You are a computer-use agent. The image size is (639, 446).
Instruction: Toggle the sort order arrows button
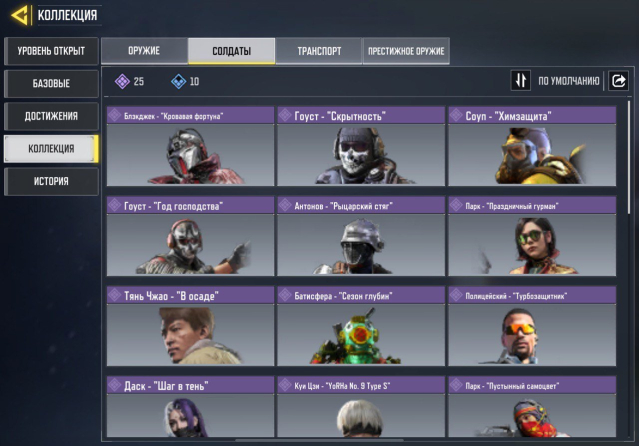(x=520, y=81)
